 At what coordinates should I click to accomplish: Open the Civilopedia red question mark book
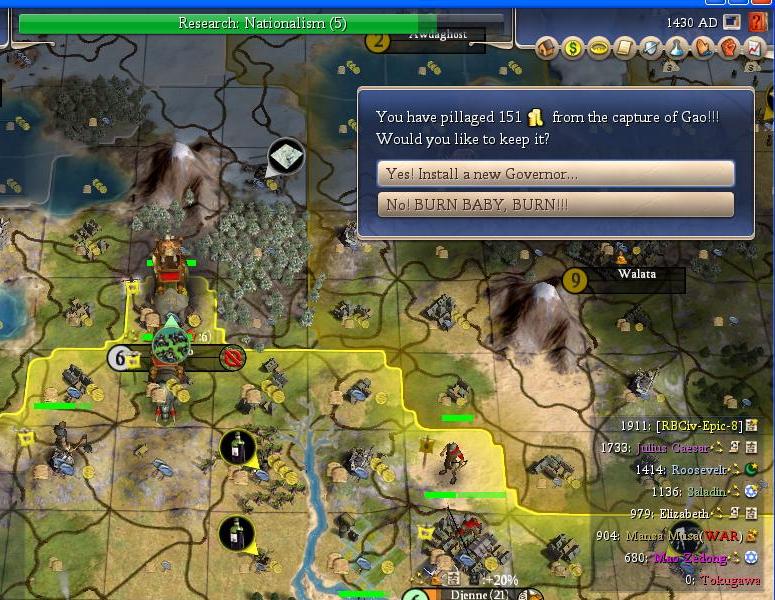756,21
